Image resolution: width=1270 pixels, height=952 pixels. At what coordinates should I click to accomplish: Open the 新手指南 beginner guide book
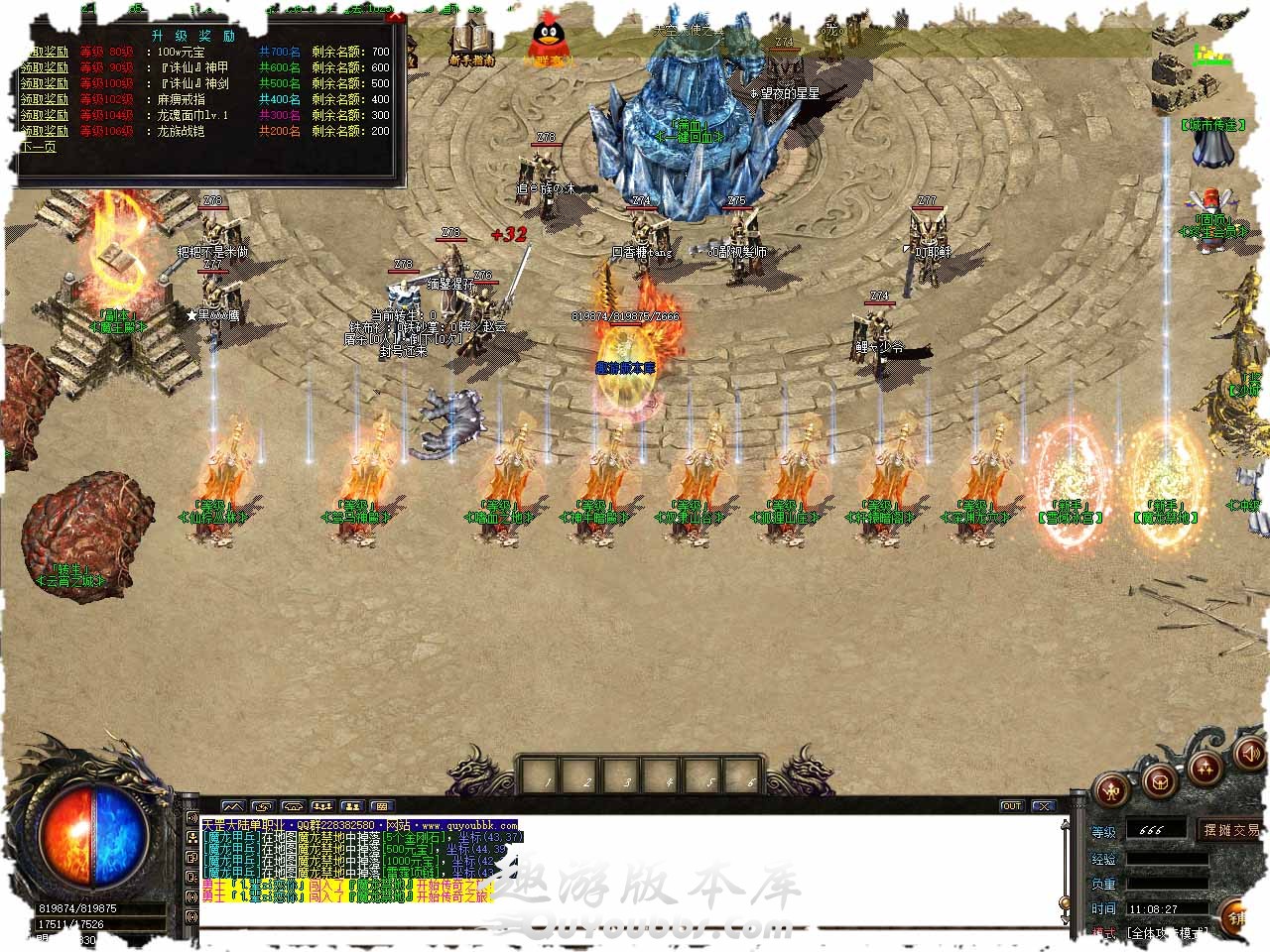471,44
